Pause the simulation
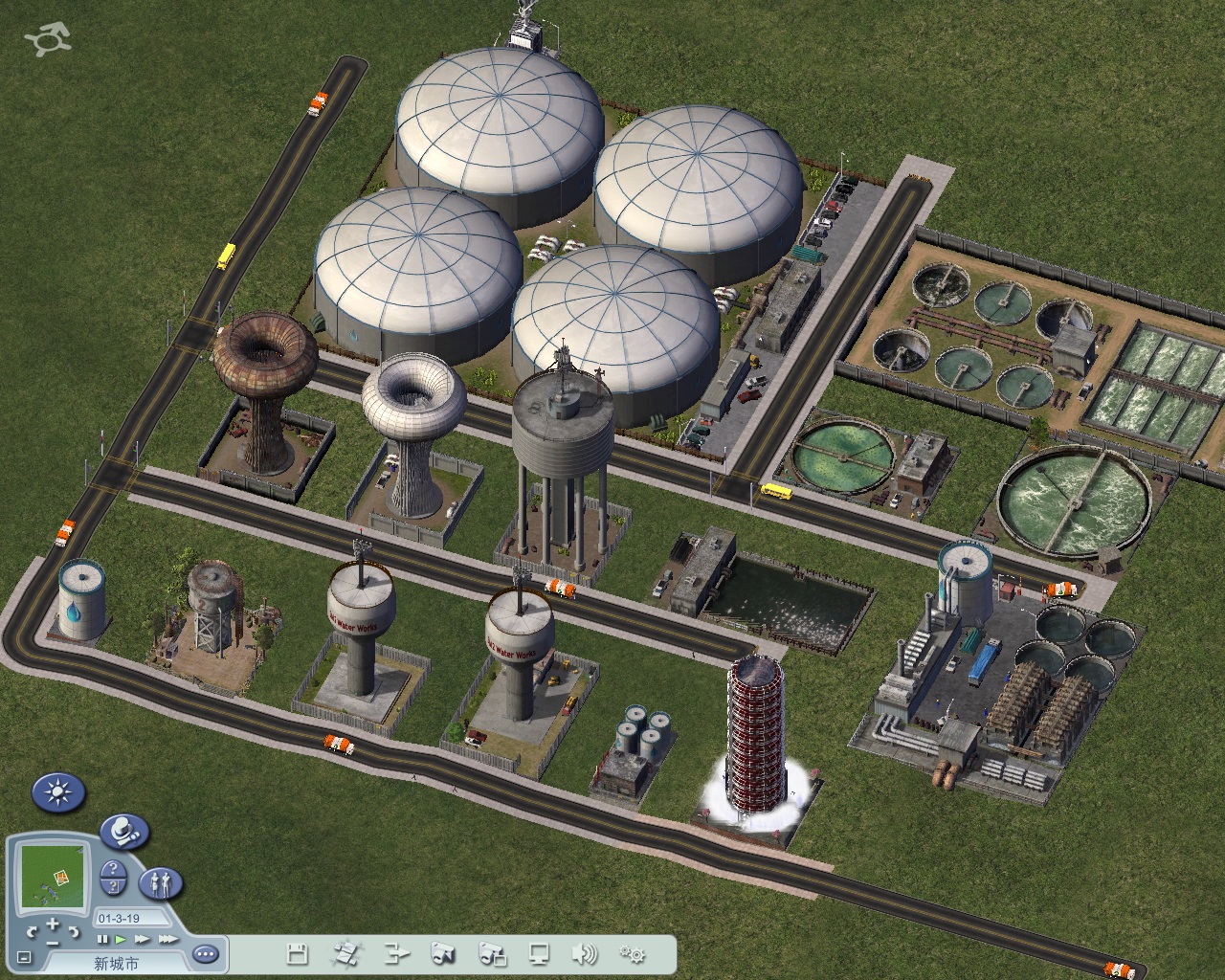 pos(102,939)
